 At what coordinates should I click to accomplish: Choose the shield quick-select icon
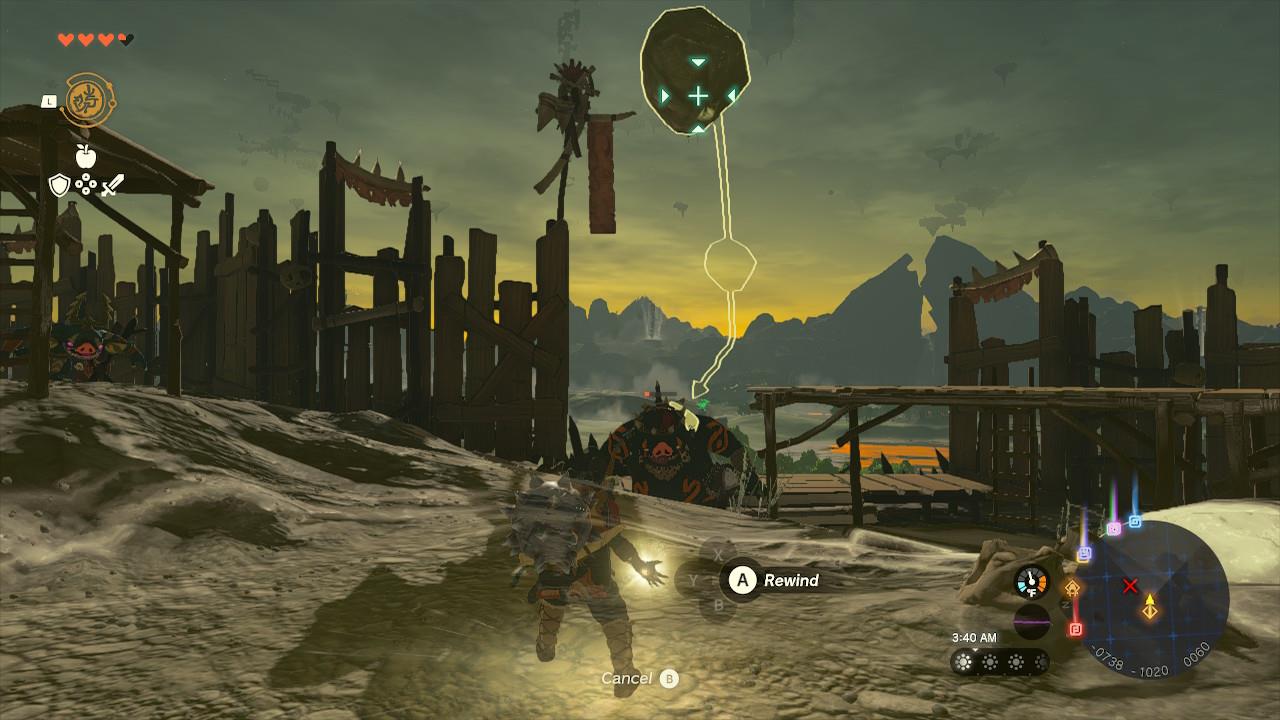(x=59, y=185)
